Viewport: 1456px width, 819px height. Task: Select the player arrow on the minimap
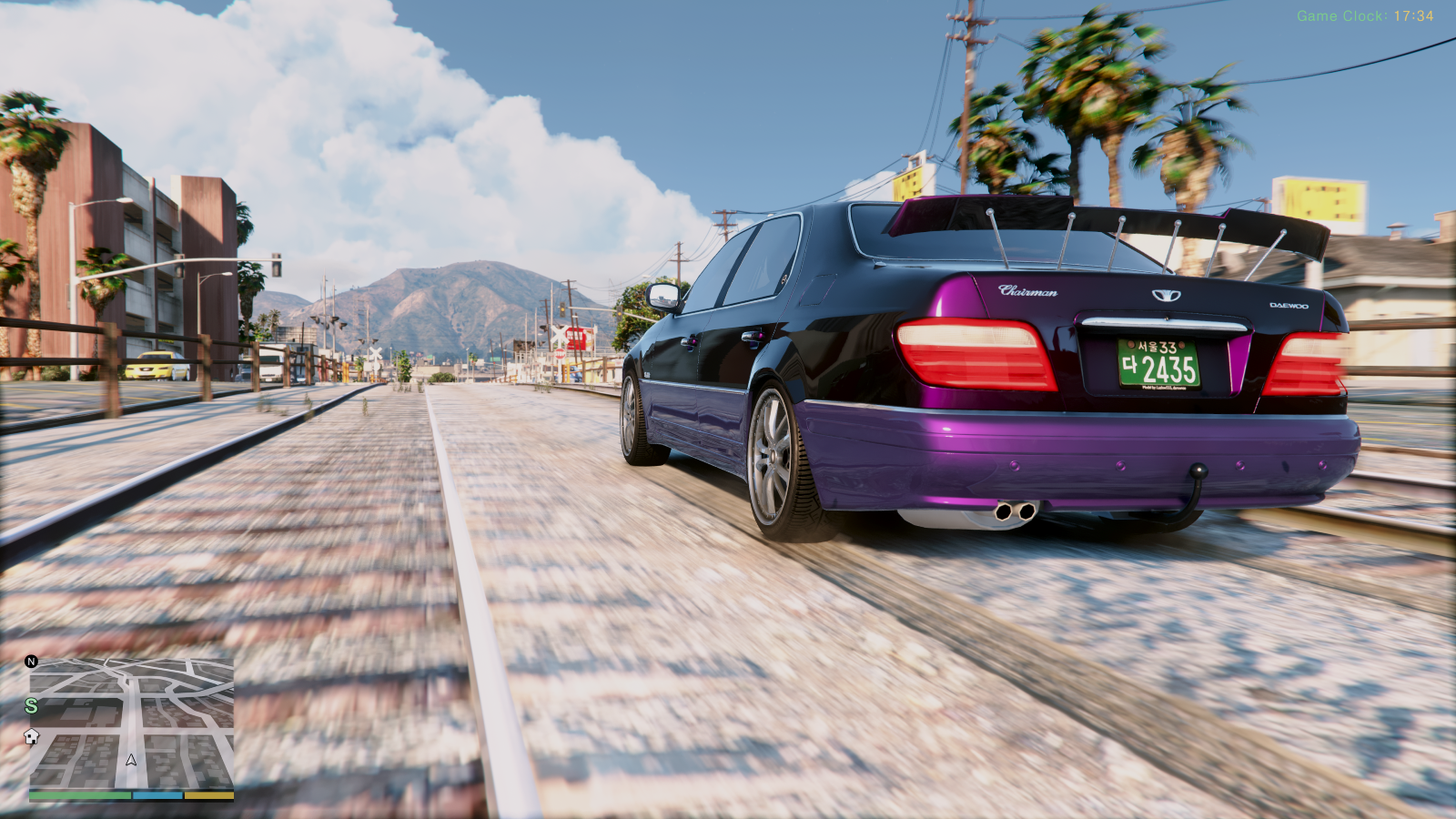(130, 759)
